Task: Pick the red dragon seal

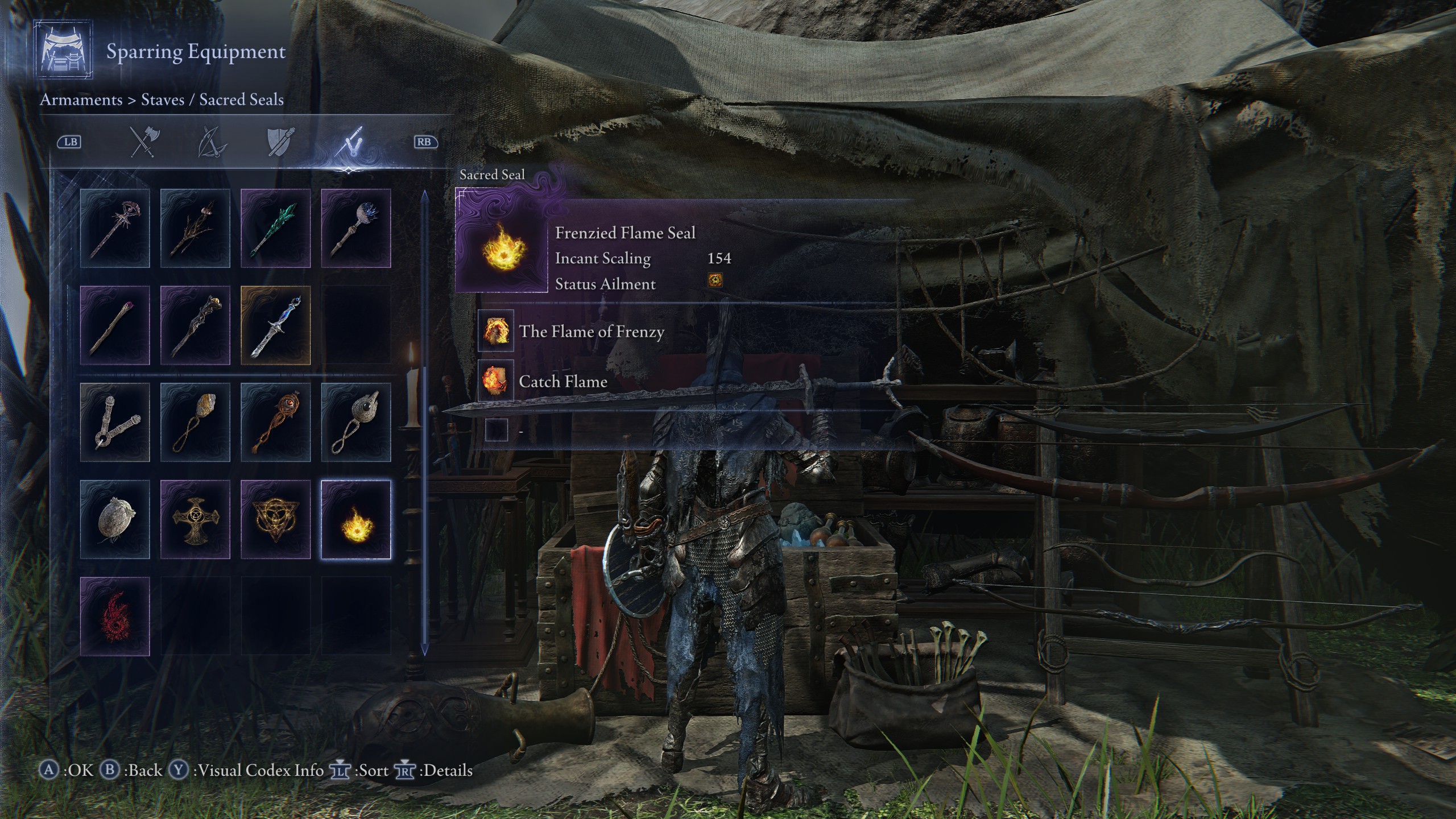Action: pyautogui.click(x=115, y=617)
